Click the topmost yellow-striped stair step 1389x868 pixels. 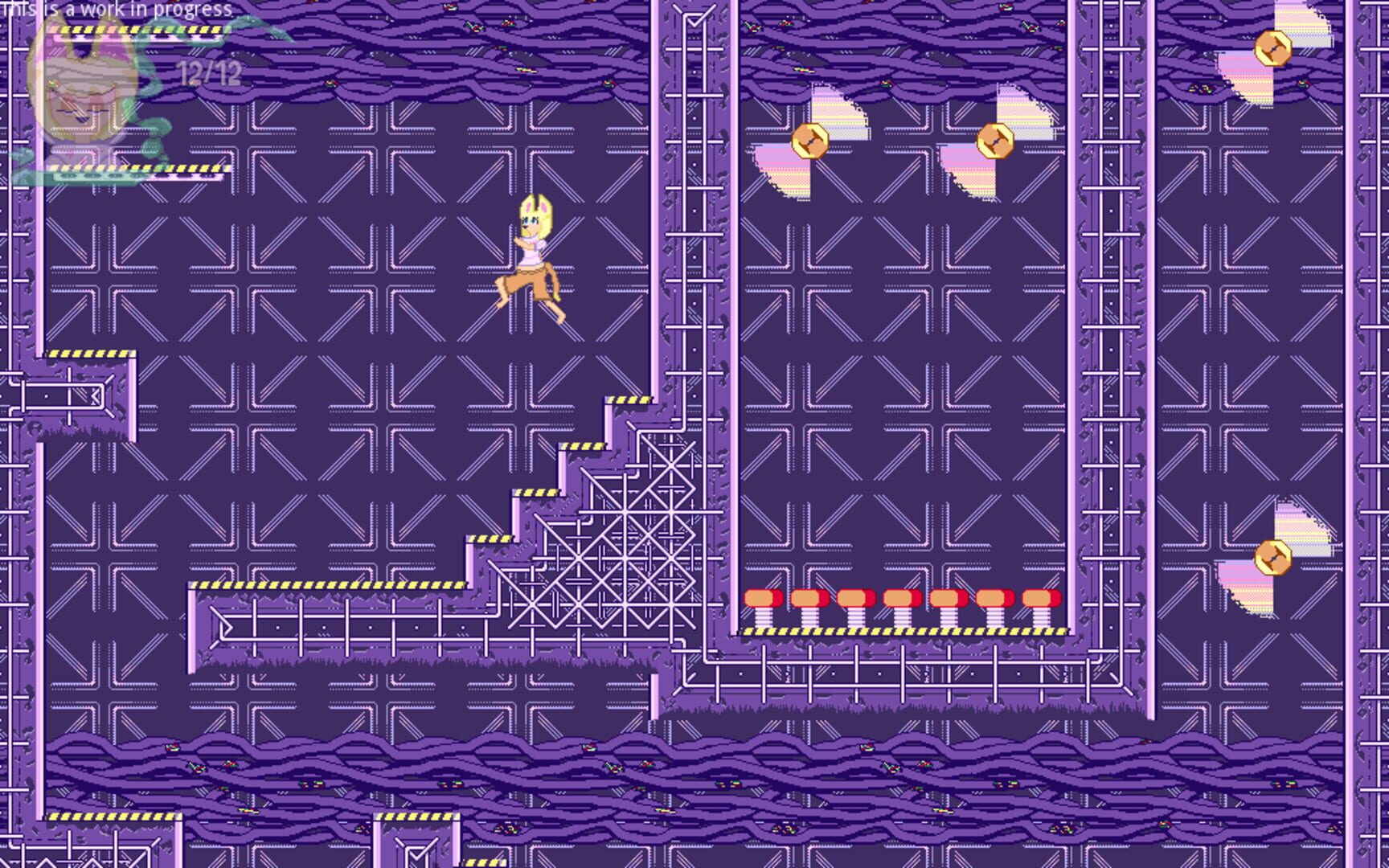coord(629,398)
